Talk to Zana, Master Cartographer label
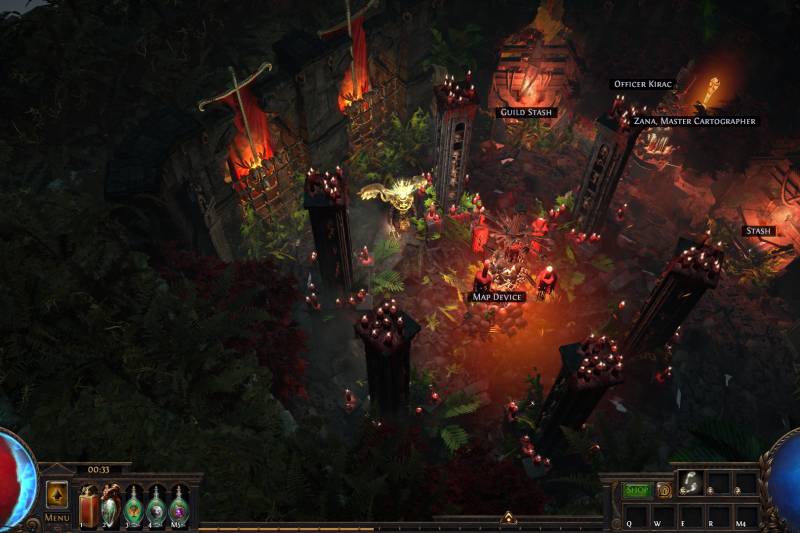Viewport: 800px width, 533px height. click(x=695, y=121)
